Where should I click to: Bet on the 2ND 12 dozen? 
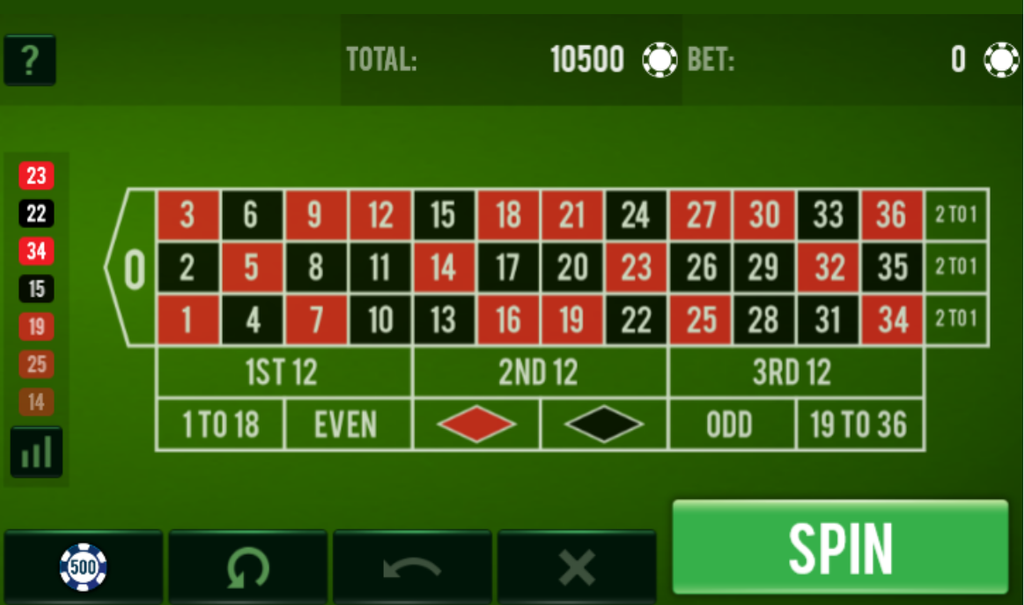[539, 373]
